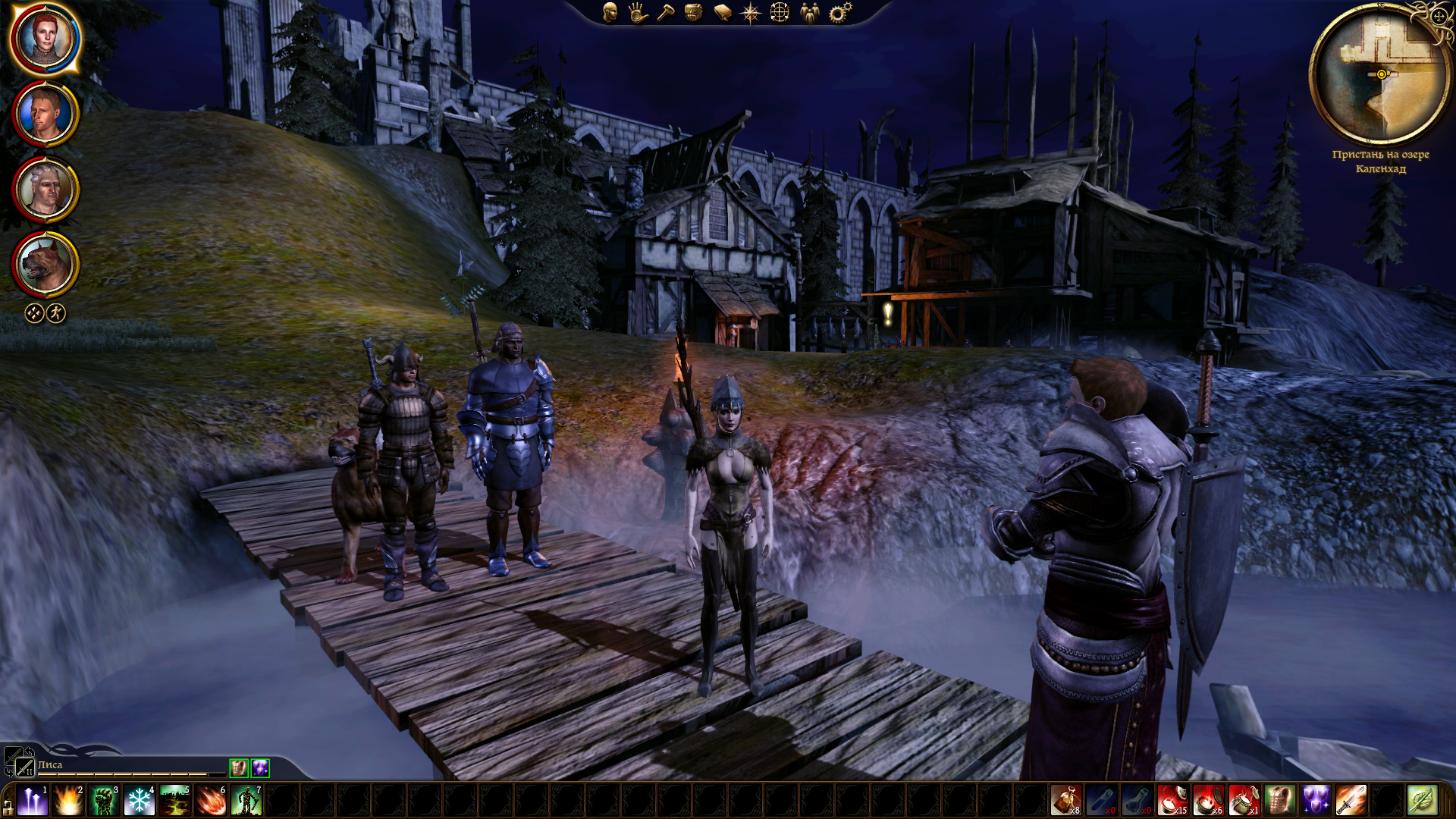Use the health poultice with x15 count
Viewport: 1456px width, 819px height.
click(1172, 801)
